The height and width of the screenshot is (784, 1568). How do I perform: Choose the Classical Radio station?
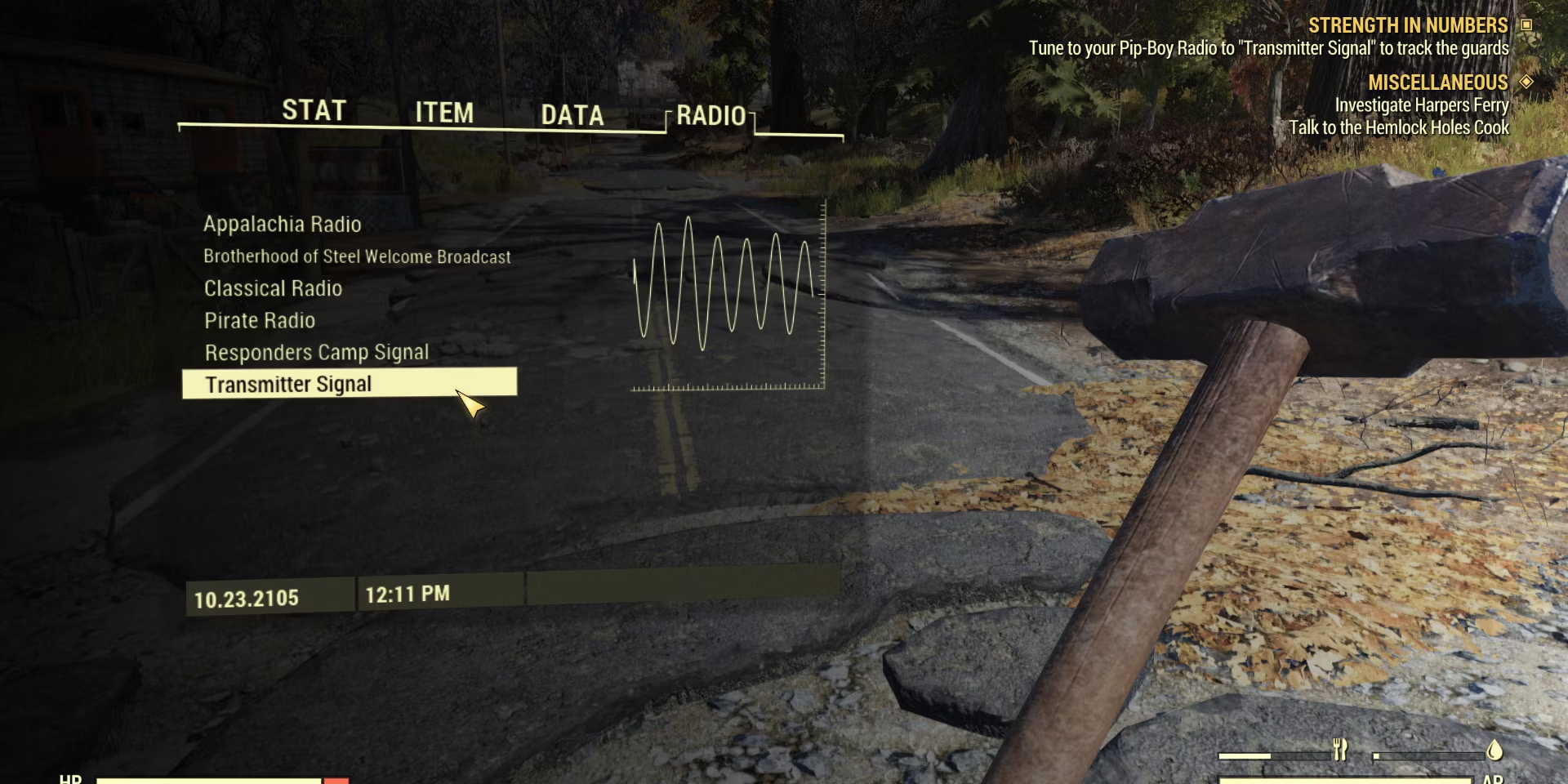(x=273, y=288)
